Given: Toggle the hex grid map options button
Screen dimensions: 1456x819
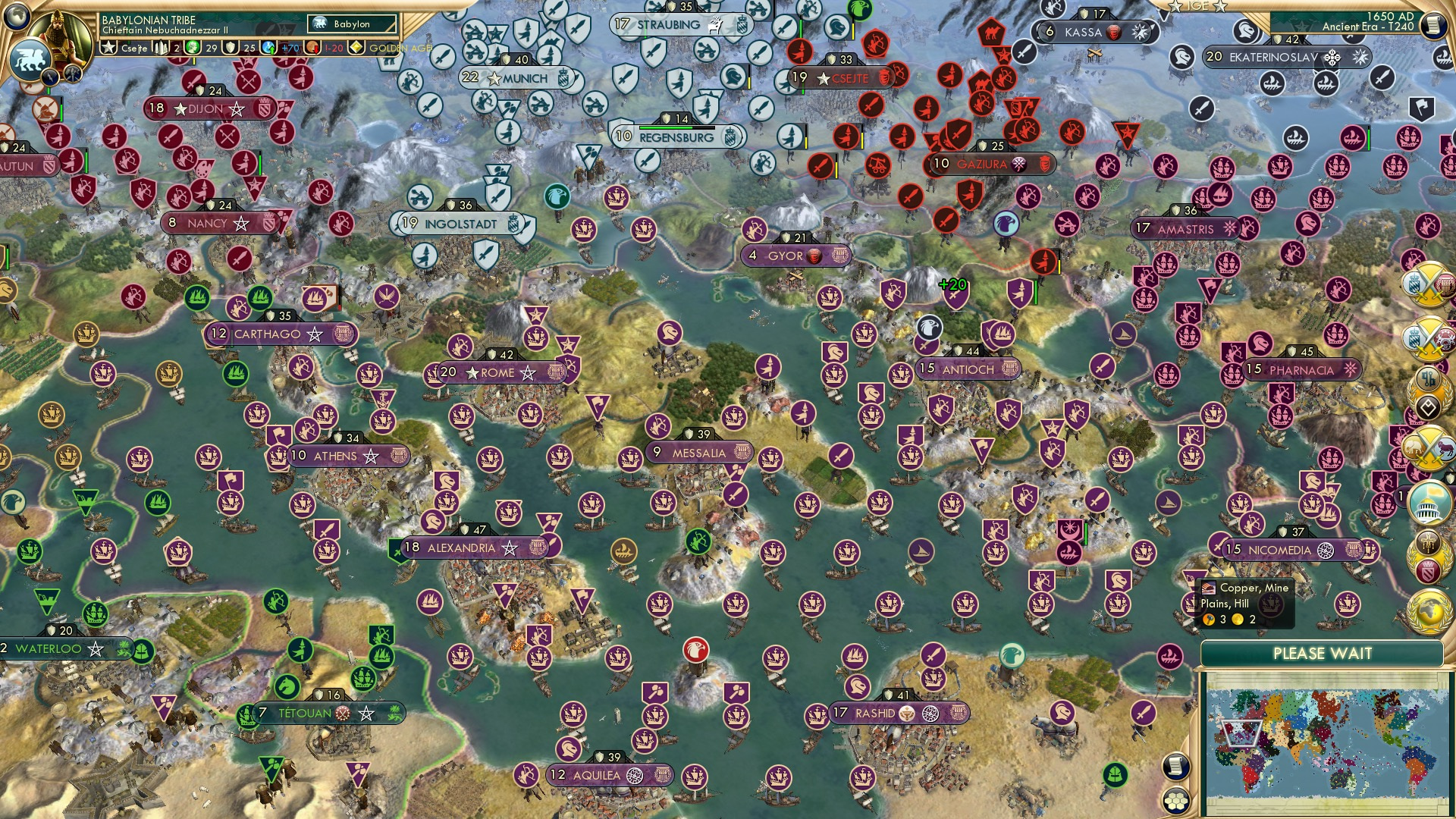Looking at the screenshot, I should 1175,801.
